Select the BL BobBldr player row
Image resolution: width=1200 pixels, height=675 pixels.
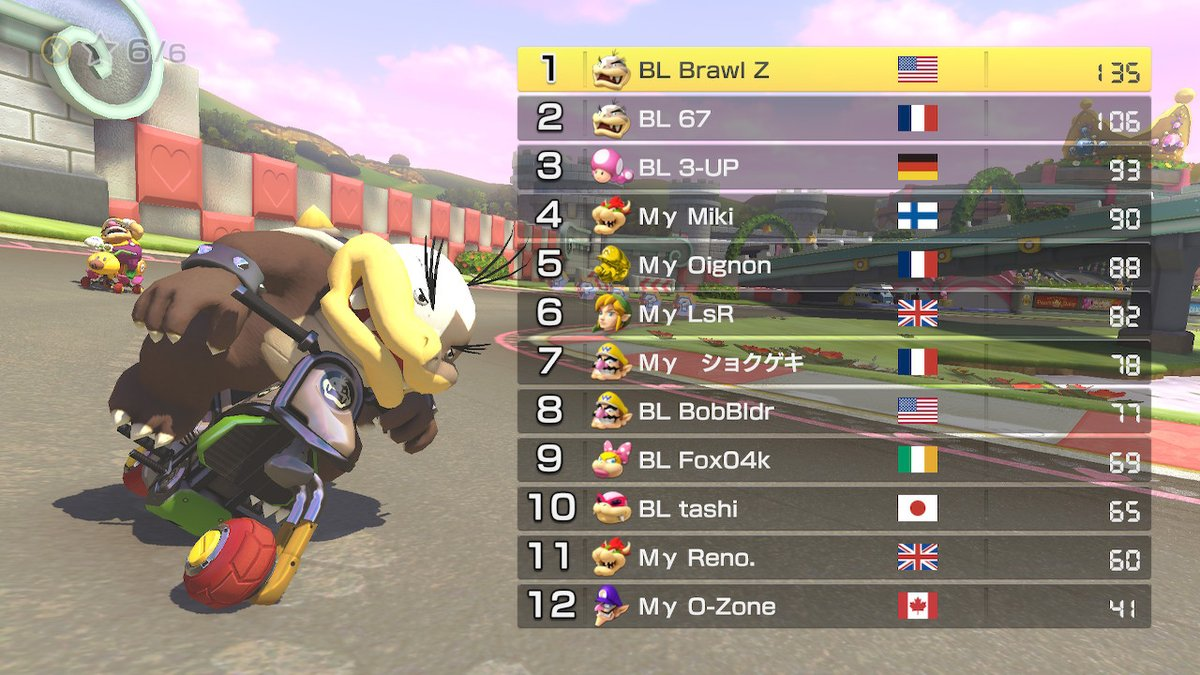point(833,411)
